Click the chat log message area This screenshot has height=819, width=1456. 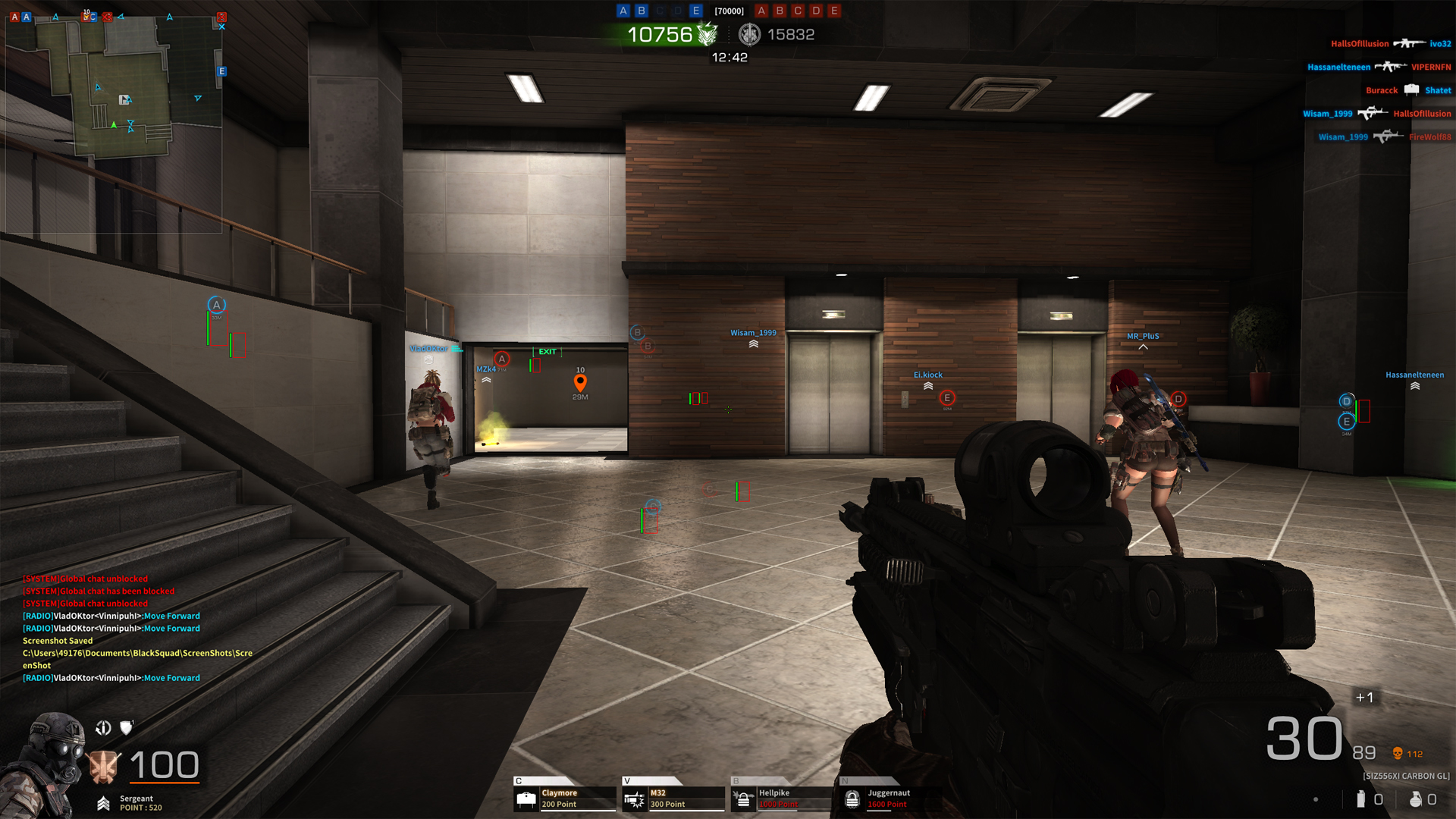[136, 628]
